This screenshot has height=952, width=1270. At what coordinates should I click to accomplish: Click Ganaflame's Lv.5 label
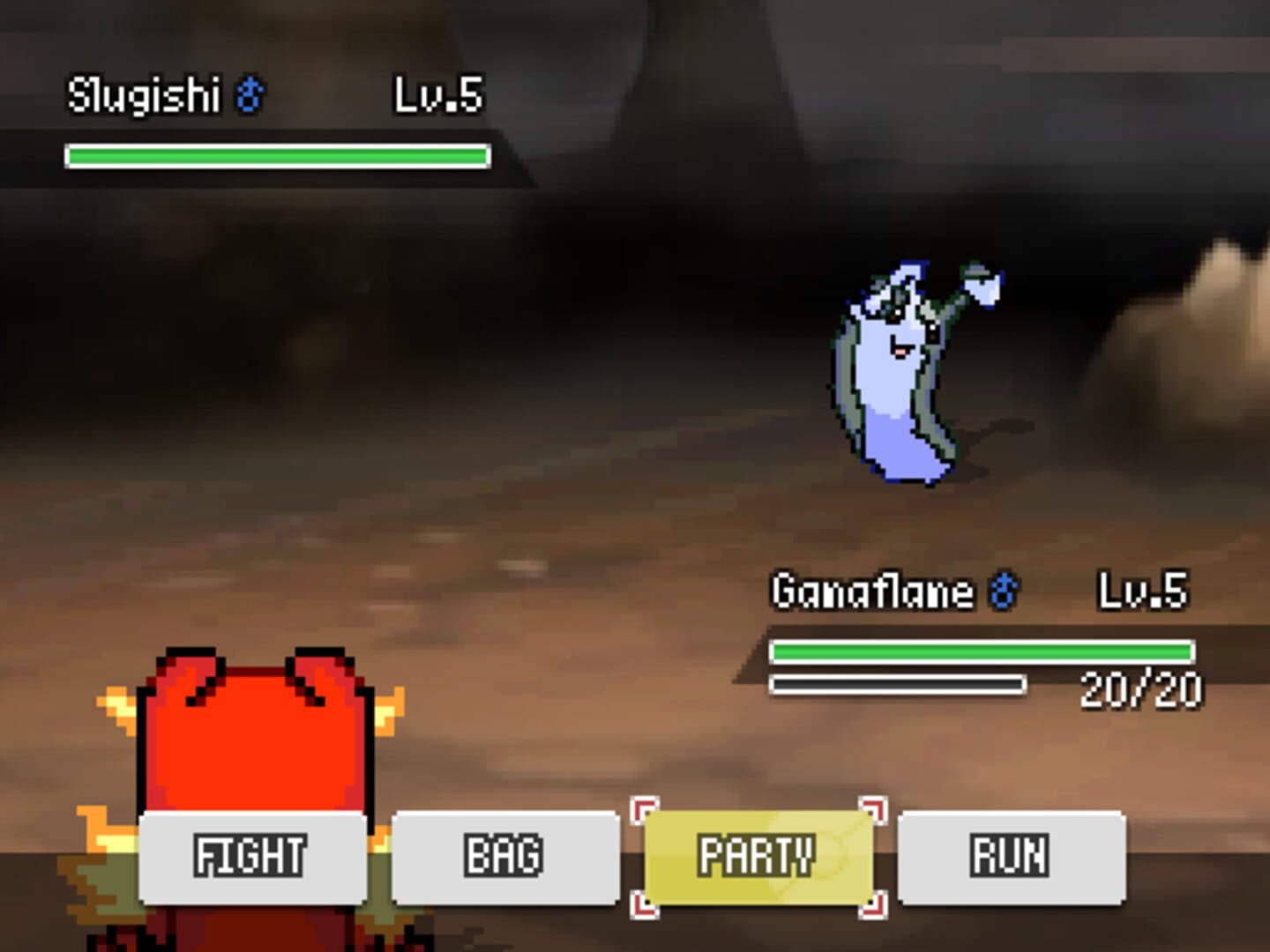pyautogui.click(x=1143, y=591)
